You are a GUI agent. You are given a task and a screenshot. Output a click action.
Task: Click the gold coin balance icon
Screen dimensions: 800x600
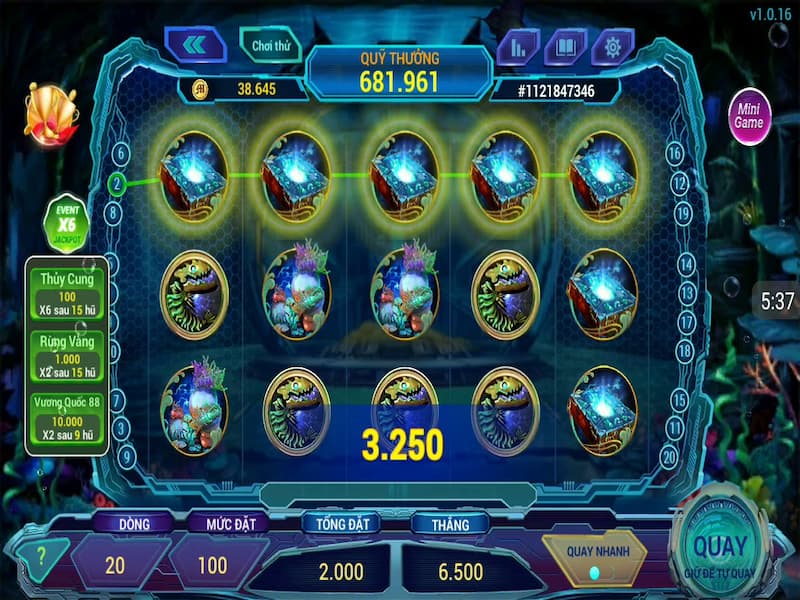[x=200, y=88]
